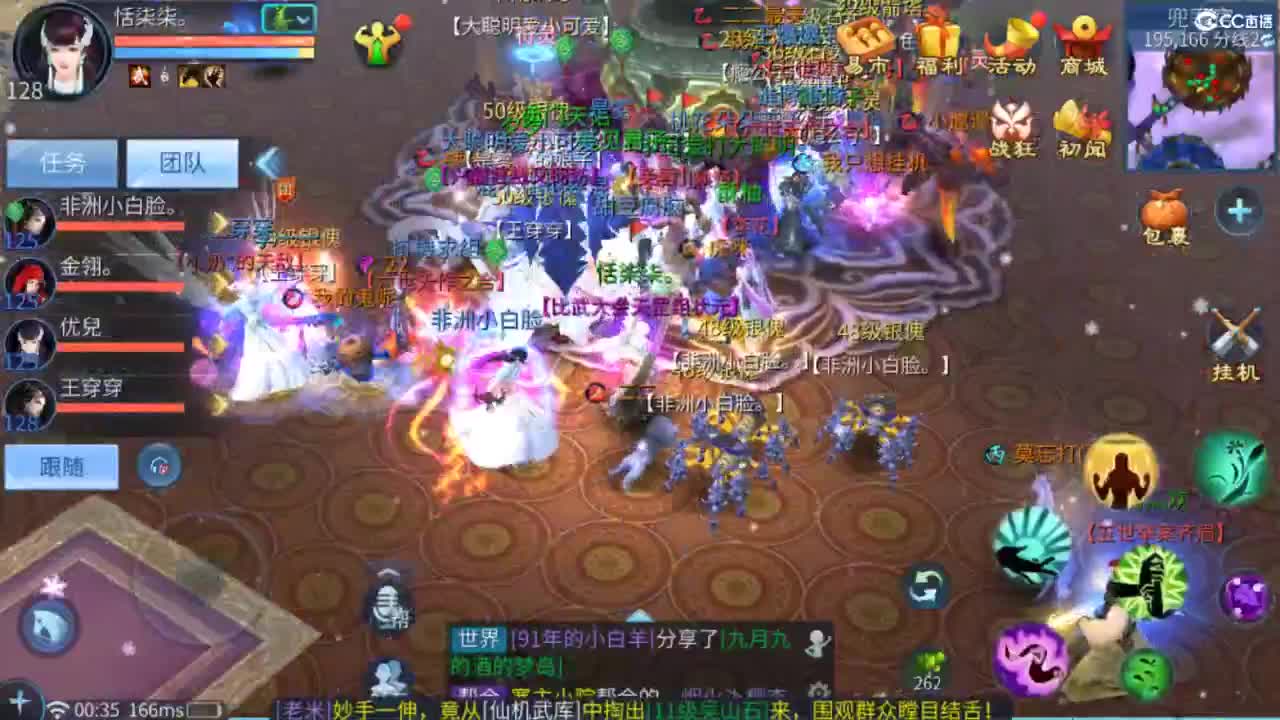This screenshot has width=1280, height=720.
Task: Switch to the 任务 quest tab
Action: point(64,163)
